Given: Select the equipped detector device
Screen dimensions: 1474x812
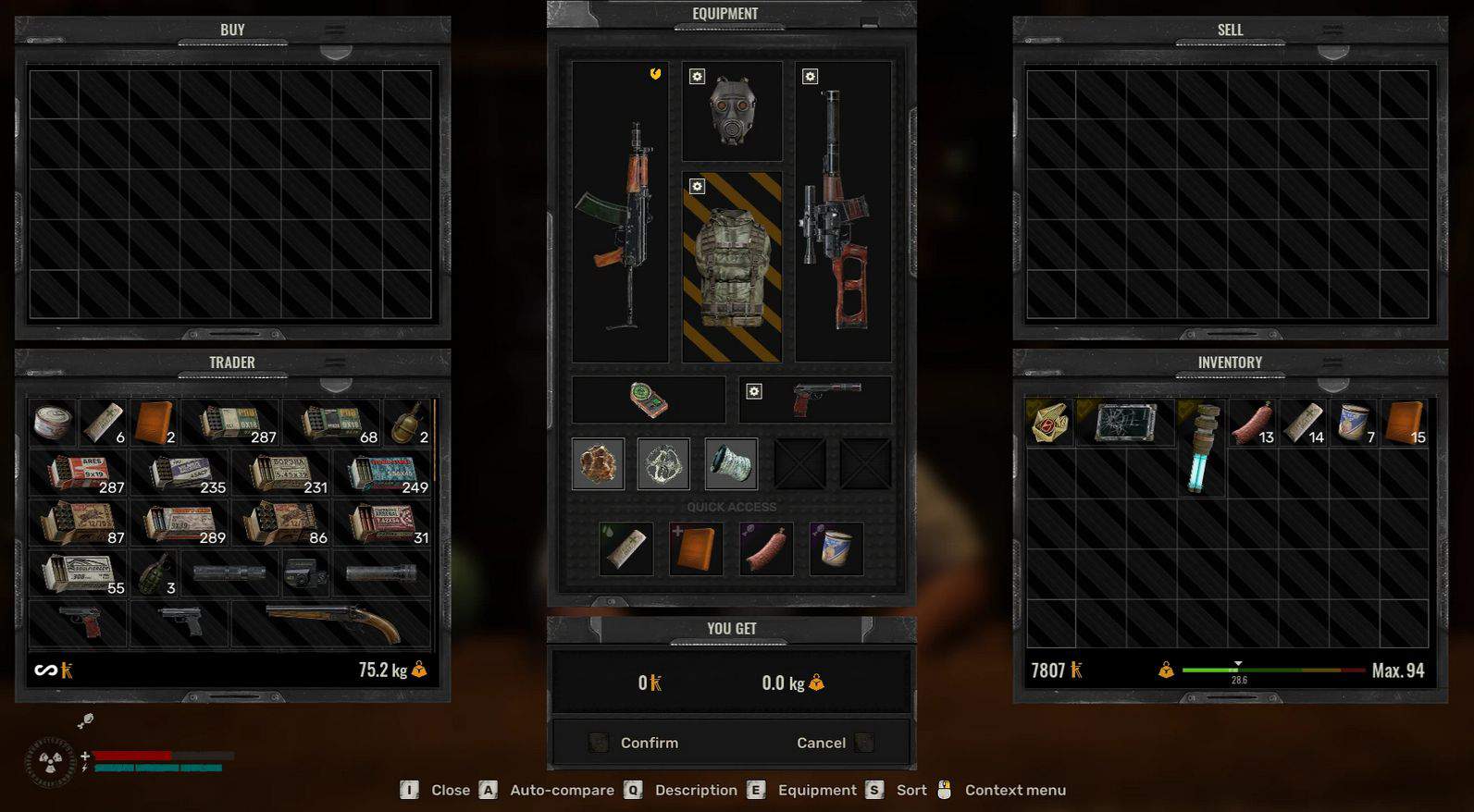Looking at the screenshot, I should 649,400.
